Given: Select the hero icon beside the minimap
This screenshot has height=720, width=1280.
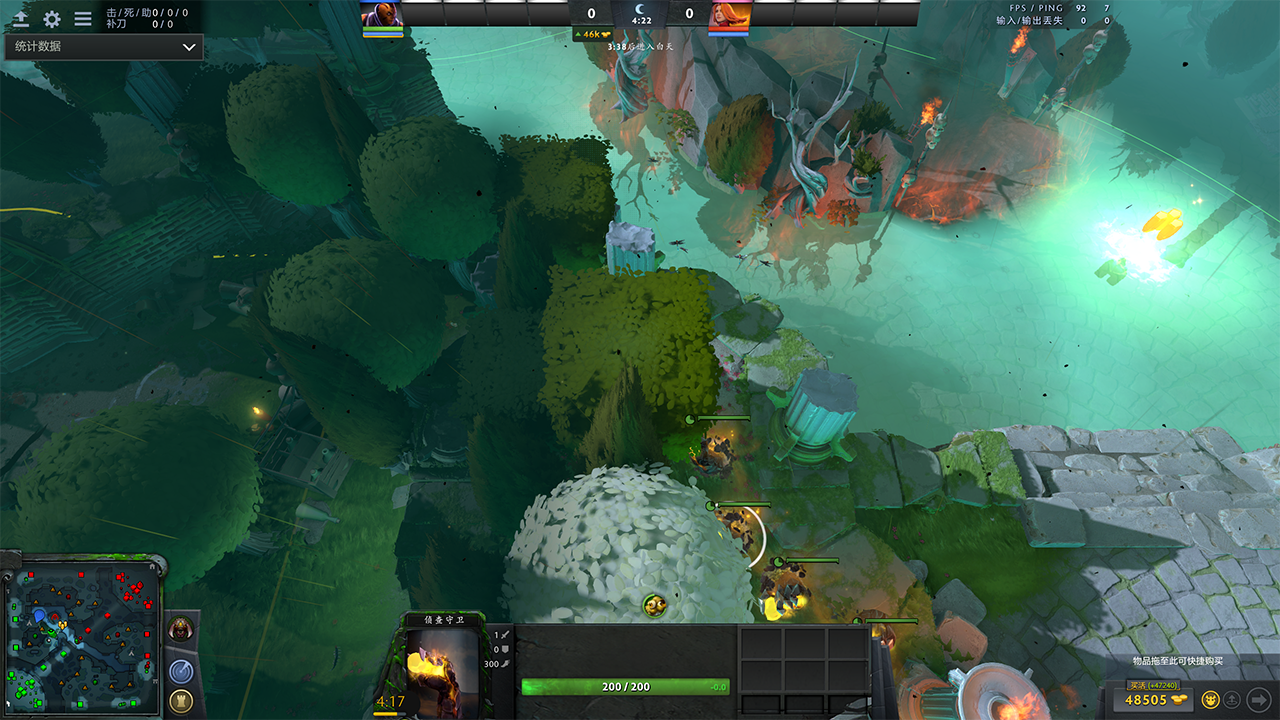Looking at the screenshot, I should [181, 629].
